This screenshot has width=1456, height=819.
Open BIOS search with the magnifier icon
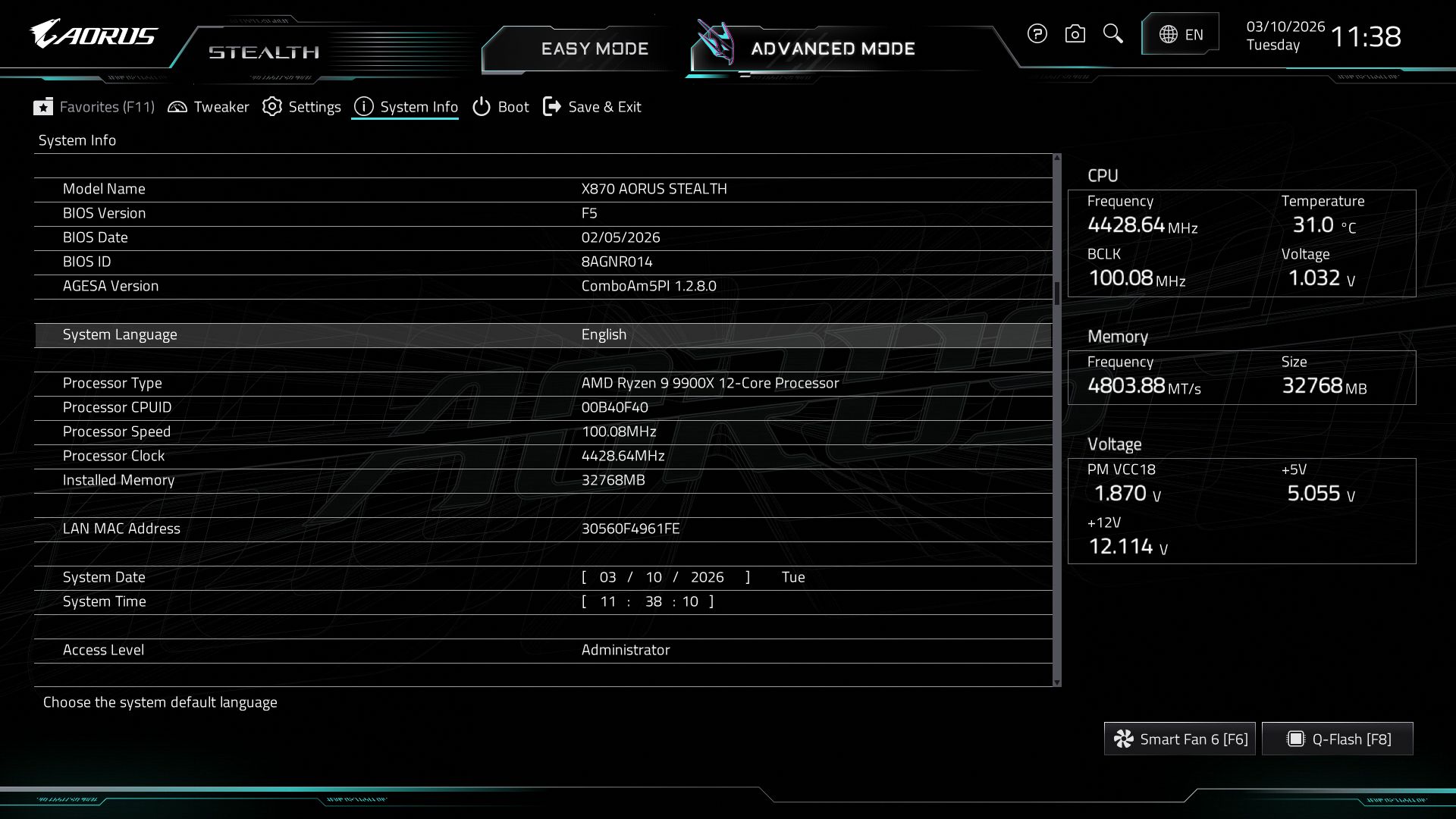(1112, 33)
